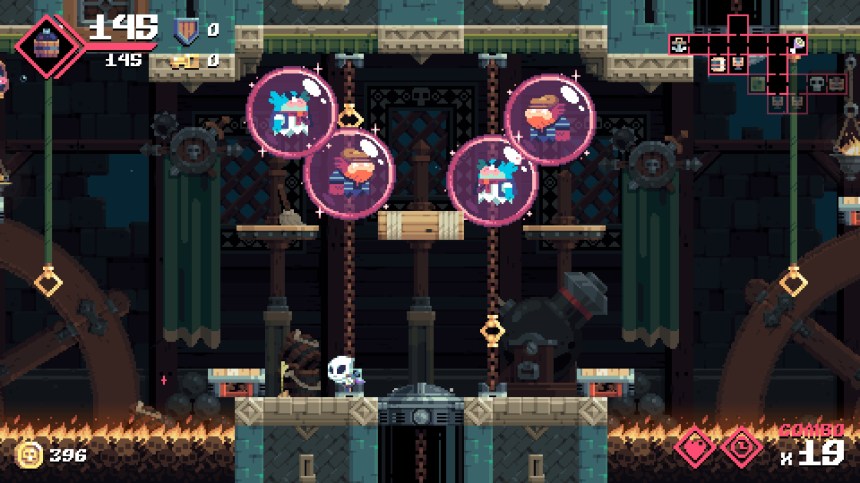Screen dimensions: 860x483
Task: Click the golden key icon
Action: (x=184, y=62)
